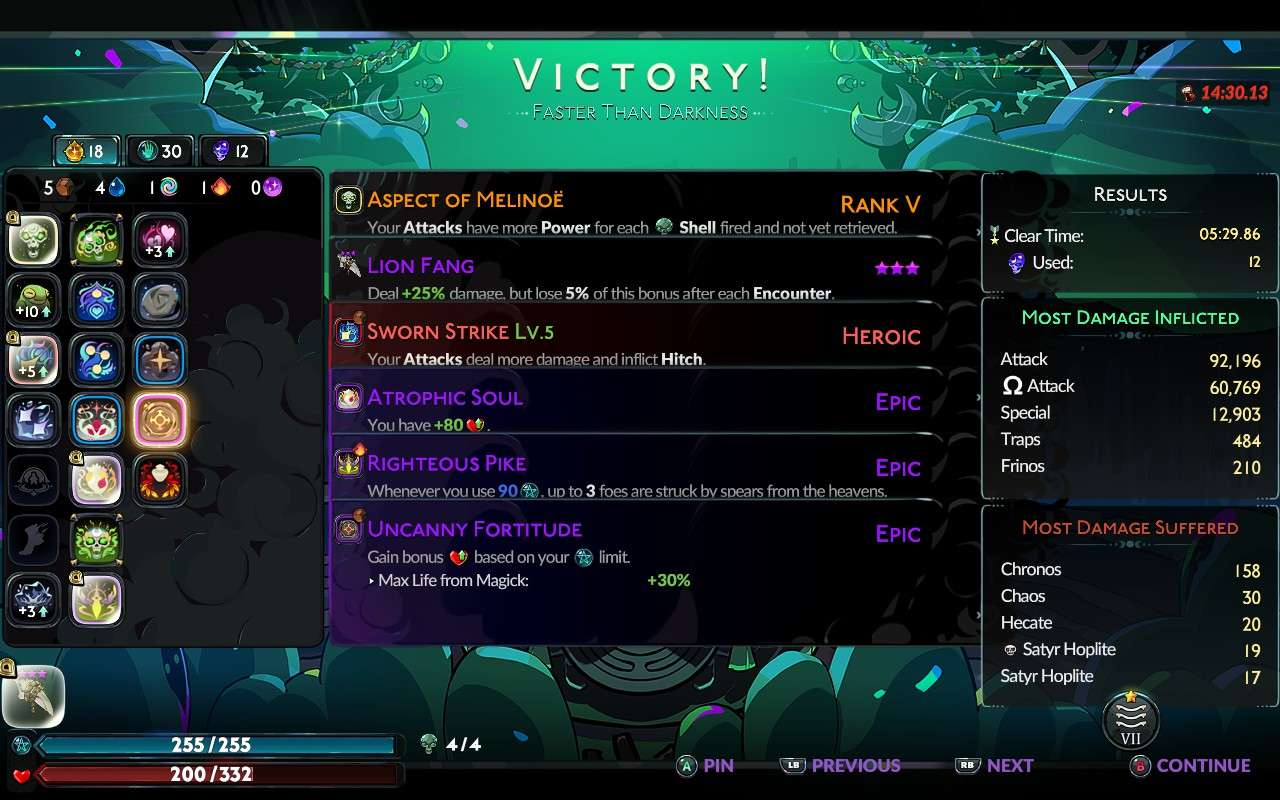Select the frog familiar icon with +10
The image size is (1280, 800).
click(34, 299)
